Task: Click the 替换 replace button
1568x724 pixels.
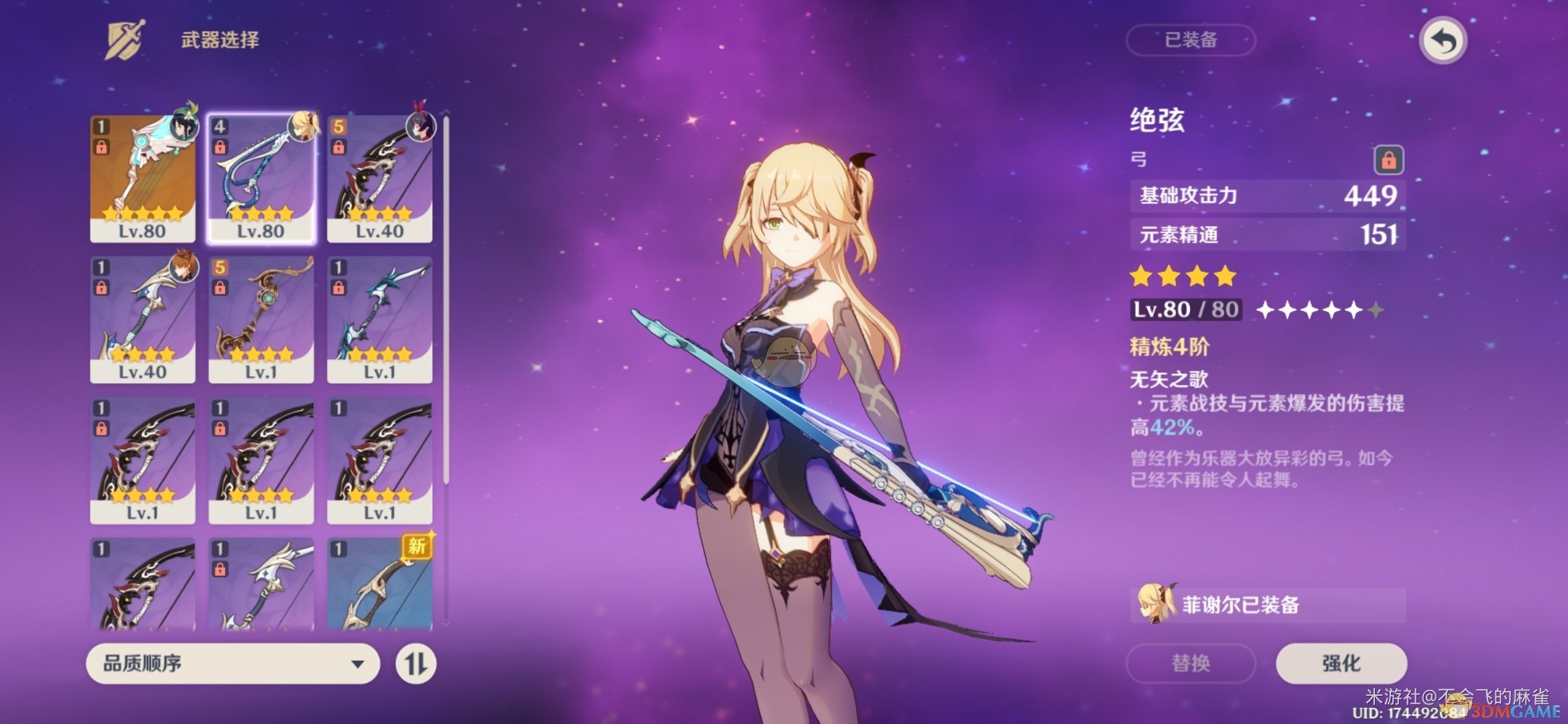Action: click(x=1191, y=663)
